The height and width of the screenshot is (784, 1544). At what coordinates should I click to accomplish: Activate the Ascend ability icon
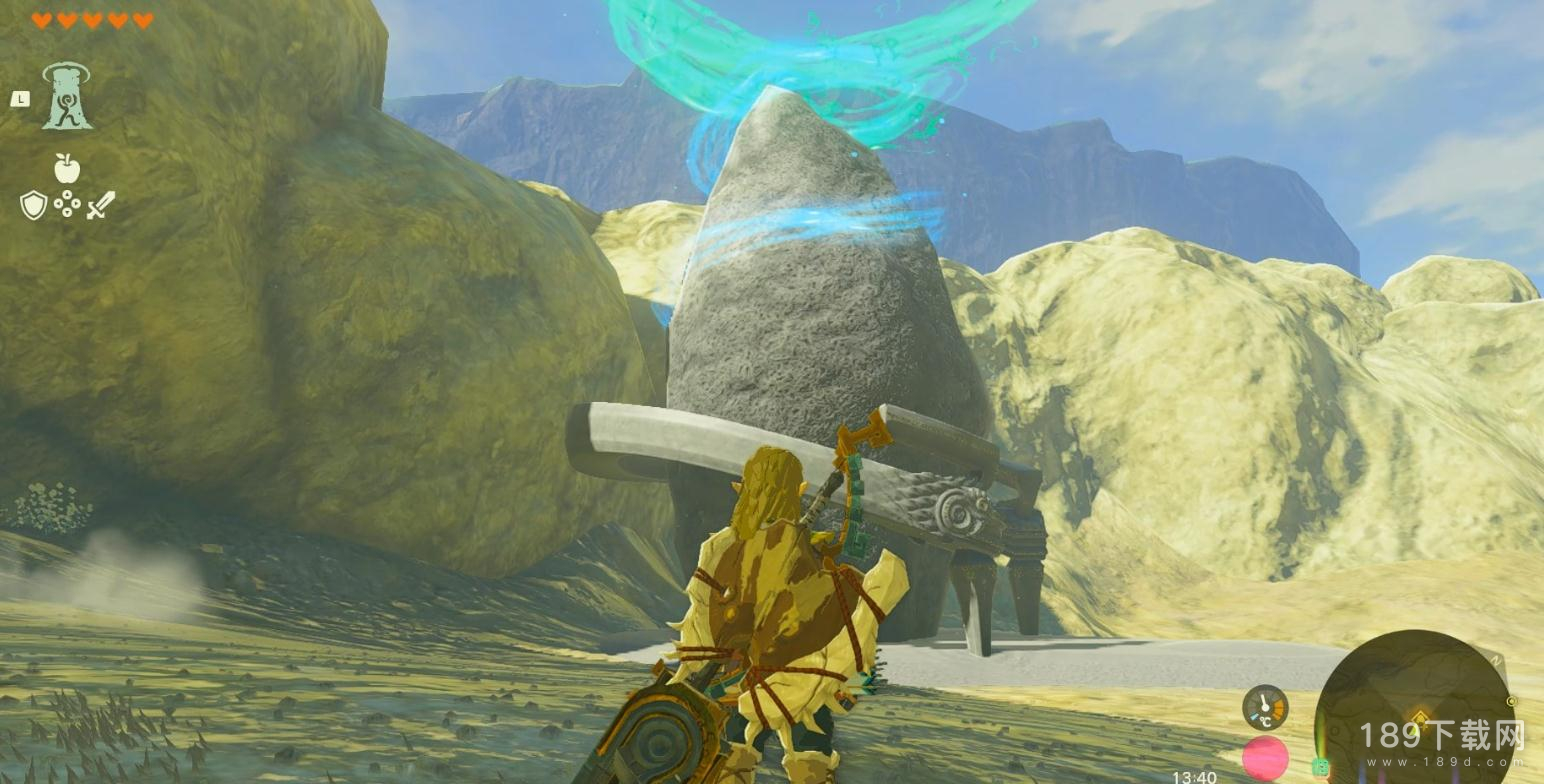[67, 97]
